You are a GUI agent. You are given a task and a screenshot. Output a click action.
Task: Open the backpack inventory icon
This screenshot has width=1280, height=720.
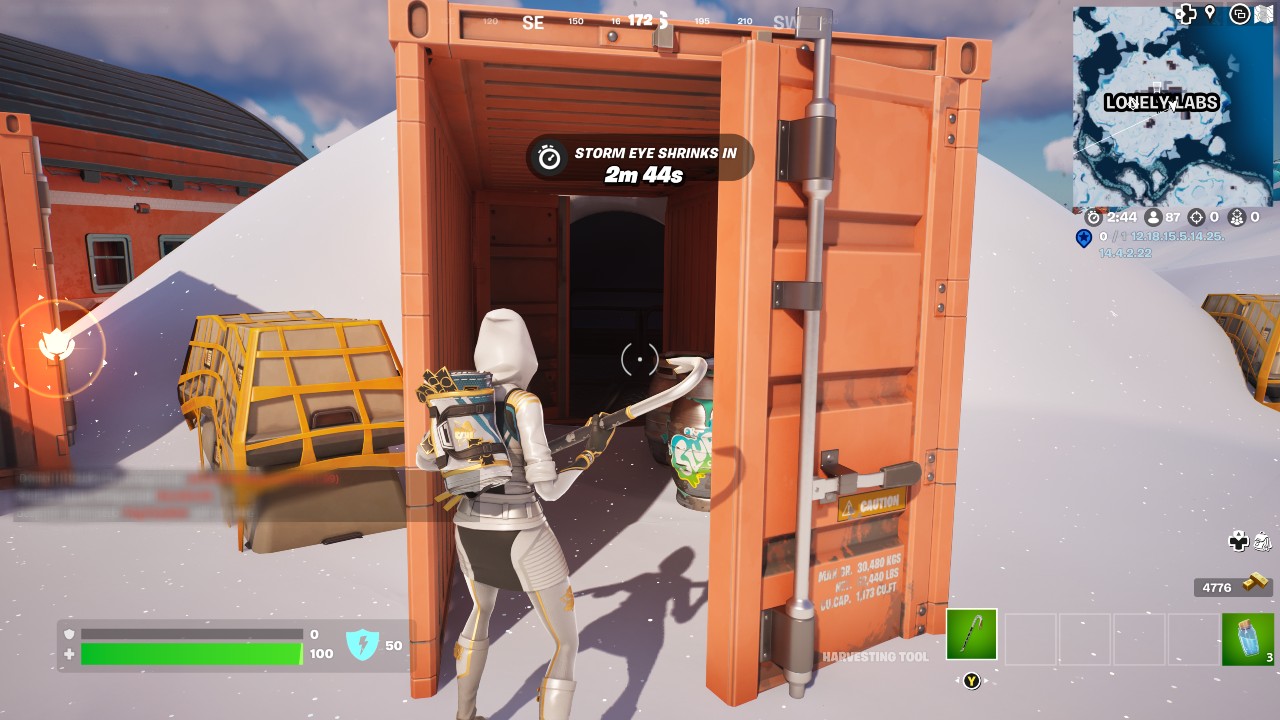click(x=1262, y=542)
